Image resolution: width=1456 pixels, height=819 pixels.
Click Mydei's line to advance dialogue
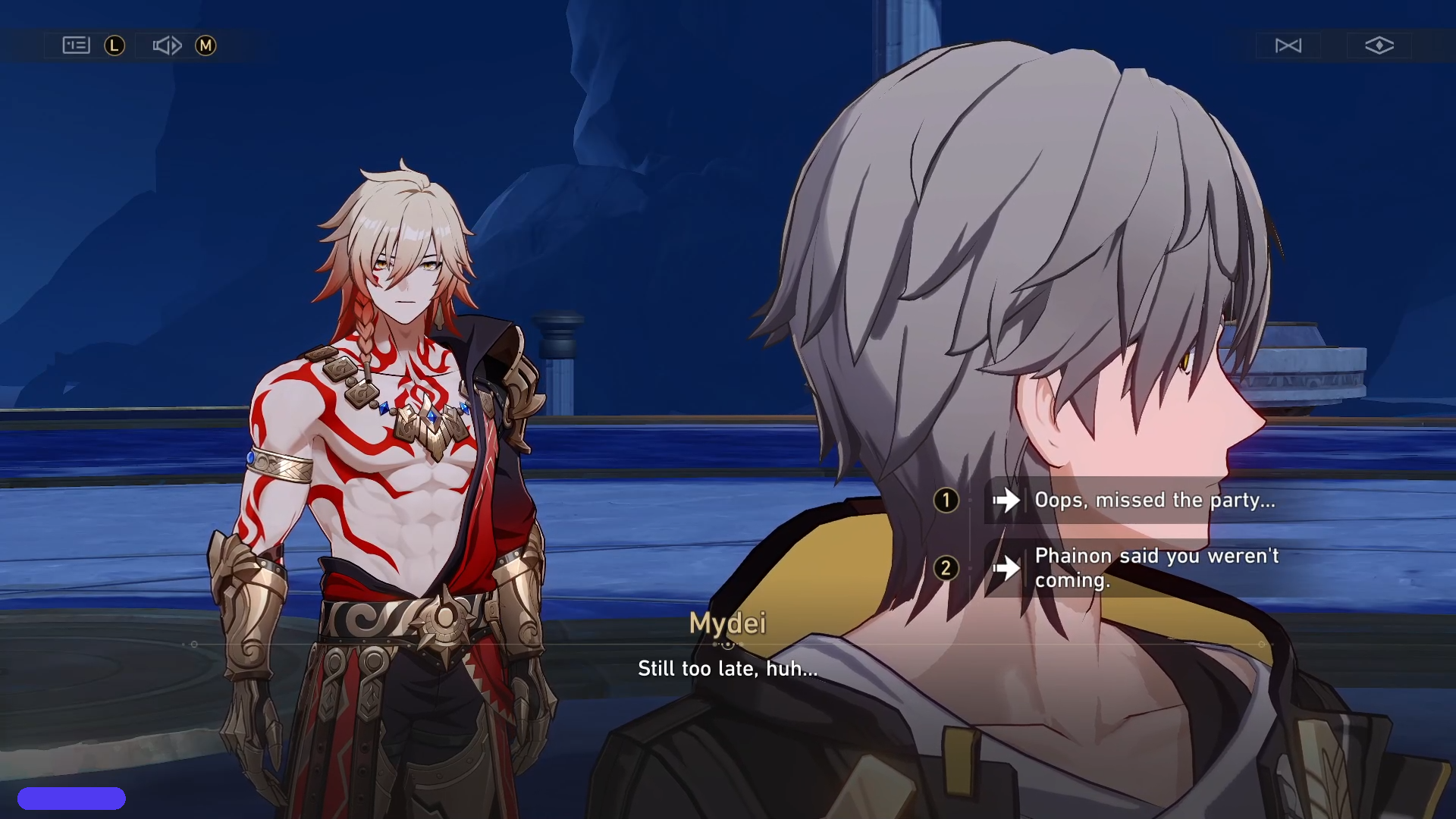tap(727, 668)
